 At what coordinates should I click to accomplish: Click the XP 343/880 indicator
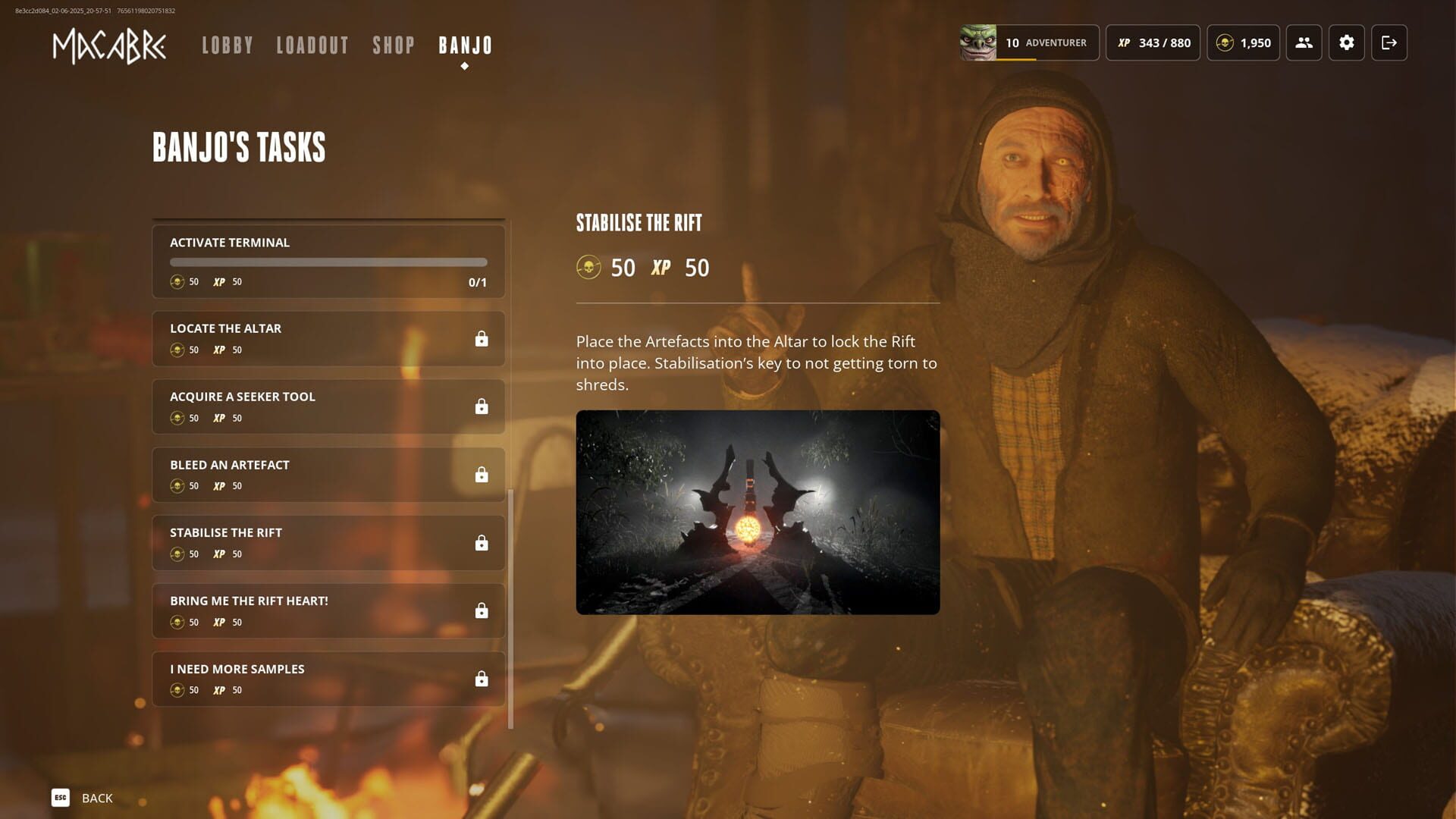(x=1153, y=43)
